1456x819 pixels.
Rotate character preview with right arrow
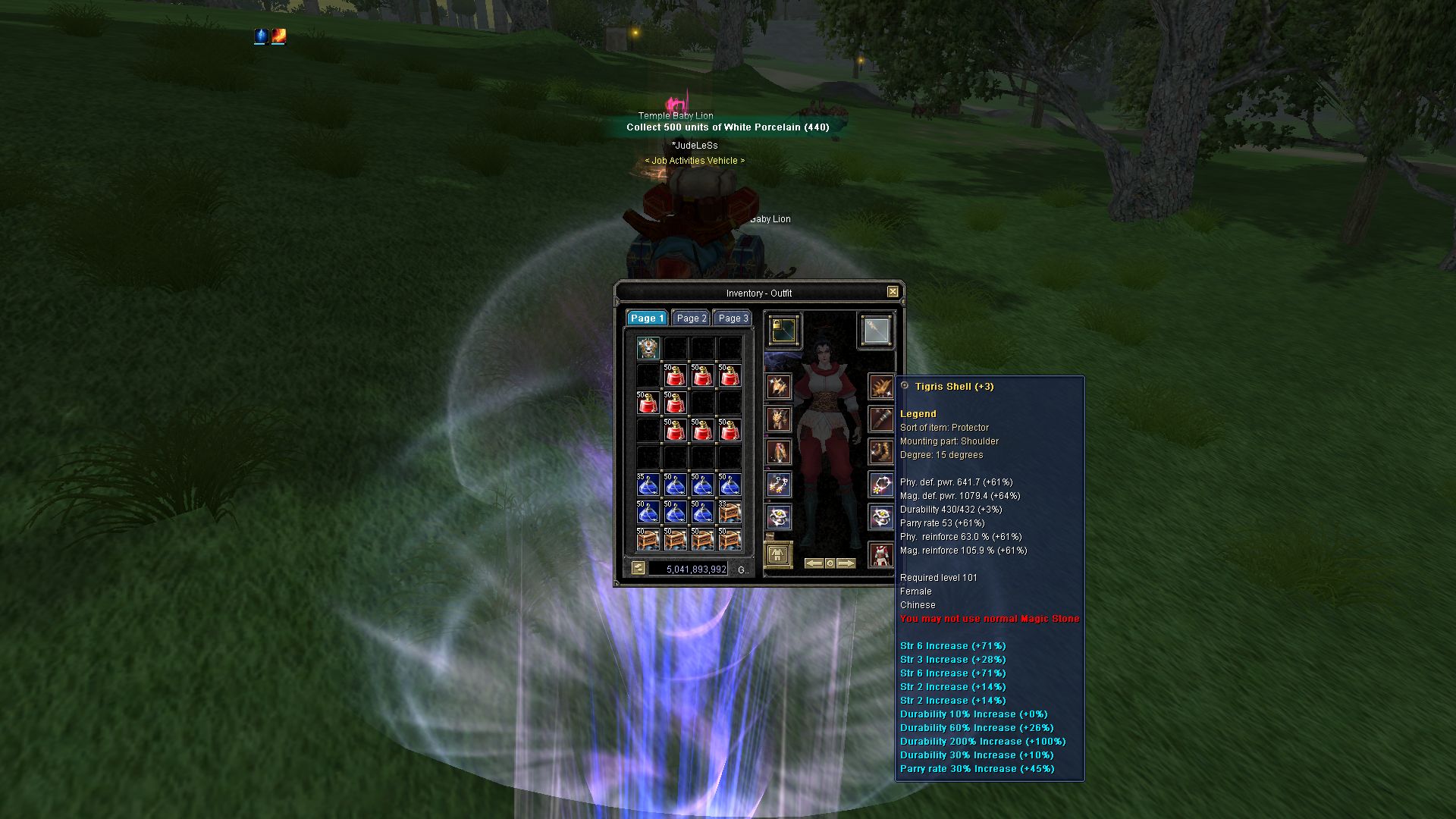(846, 563)
